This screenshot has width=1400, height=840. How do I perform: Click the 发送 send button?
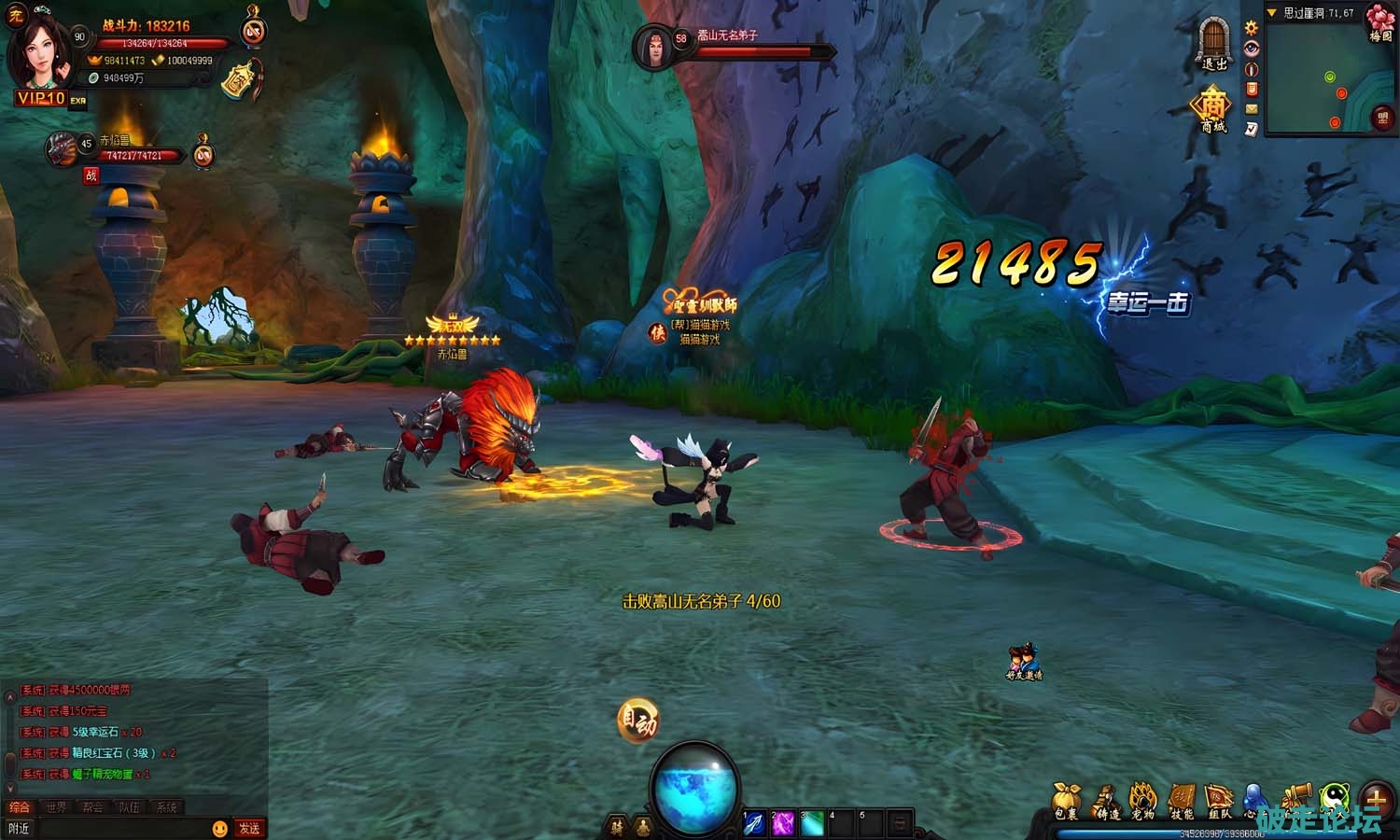[249, 828]
